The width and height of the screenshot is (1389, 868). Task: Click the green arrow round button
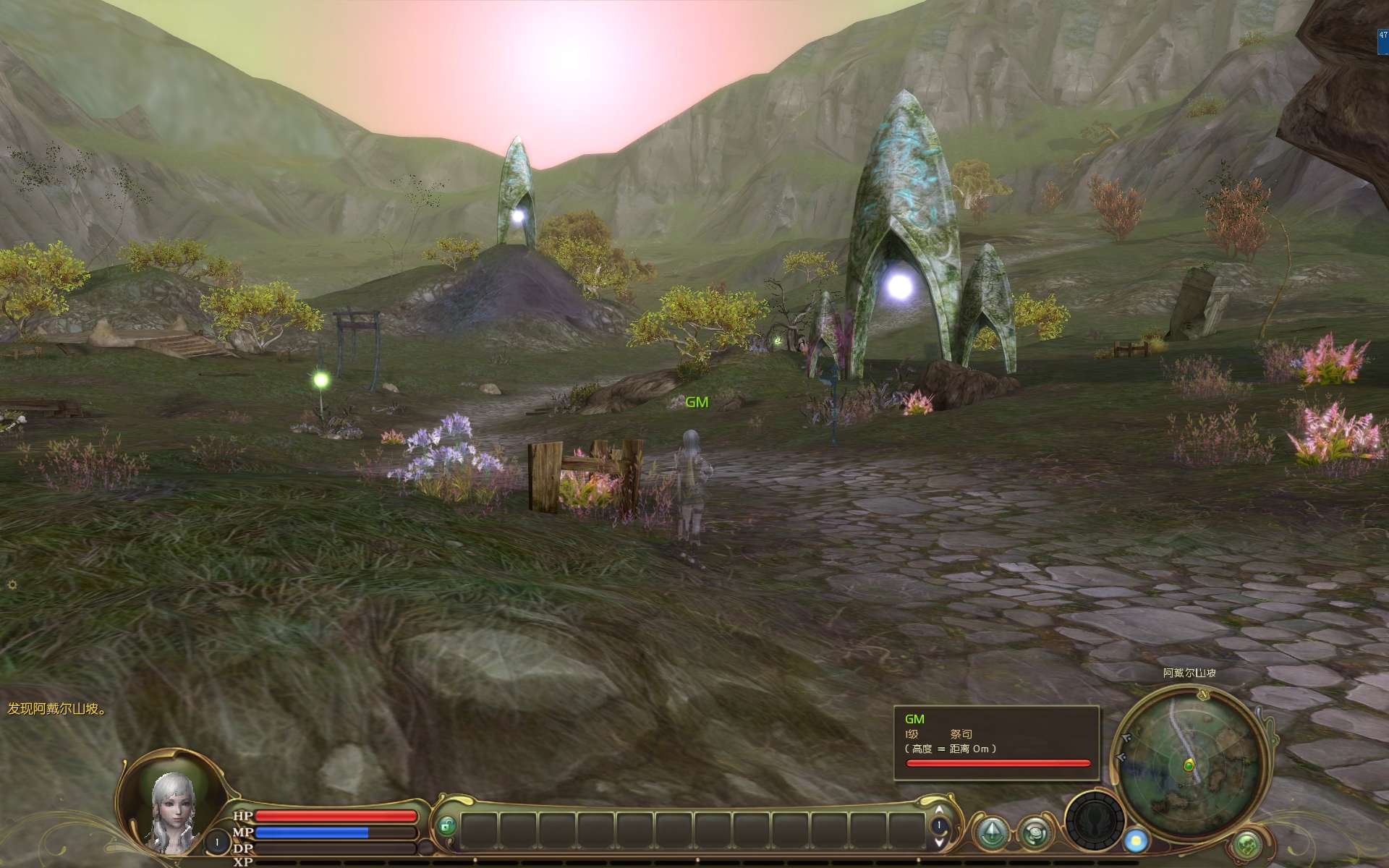coord(991,832)
